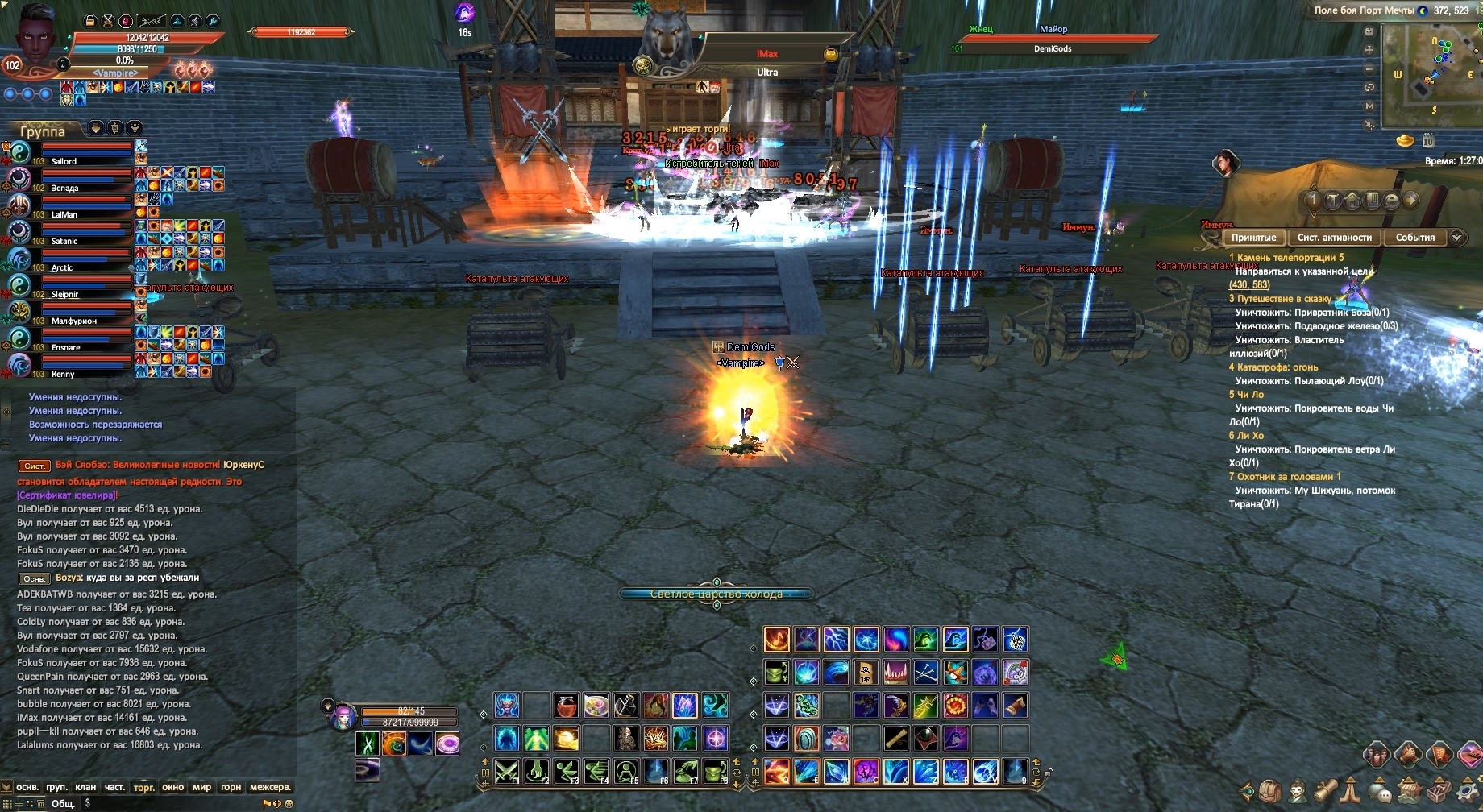The height and width of the screenshot is (812, 1483).
Task: Open the 'мир' chat channel tab
Action: pyautogui.click(x=201, y=787)
